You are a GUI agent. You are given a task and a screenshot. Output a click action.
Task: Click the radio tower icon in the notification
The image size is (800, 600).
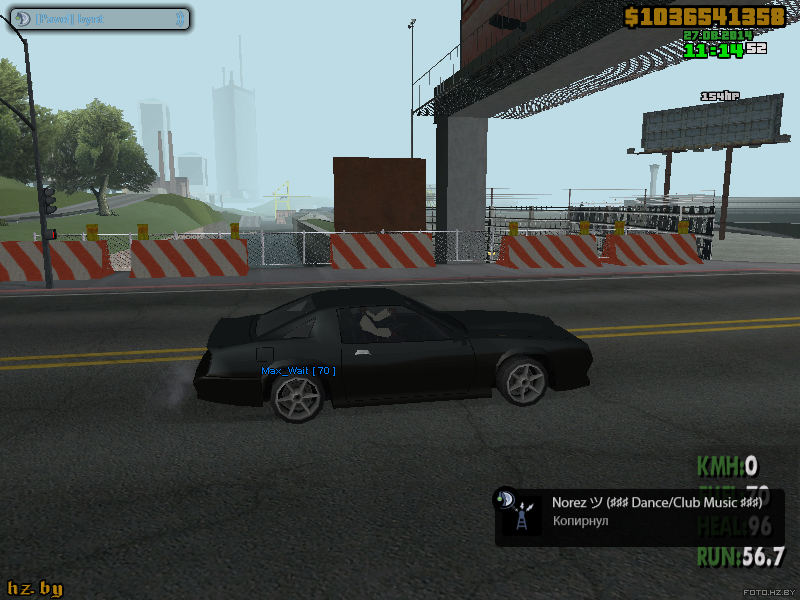521,519
